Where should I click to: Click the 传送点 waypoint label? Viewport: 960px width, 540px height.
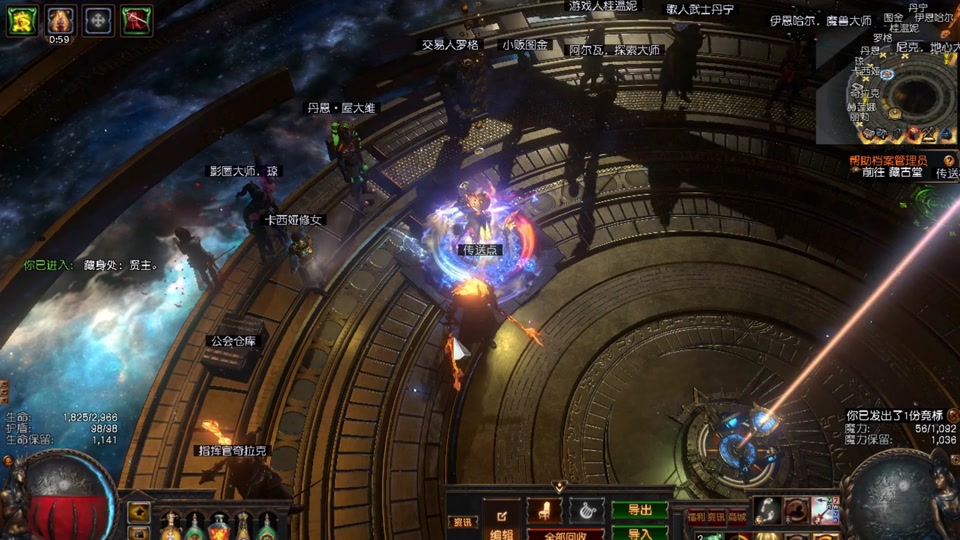point(480,250)
